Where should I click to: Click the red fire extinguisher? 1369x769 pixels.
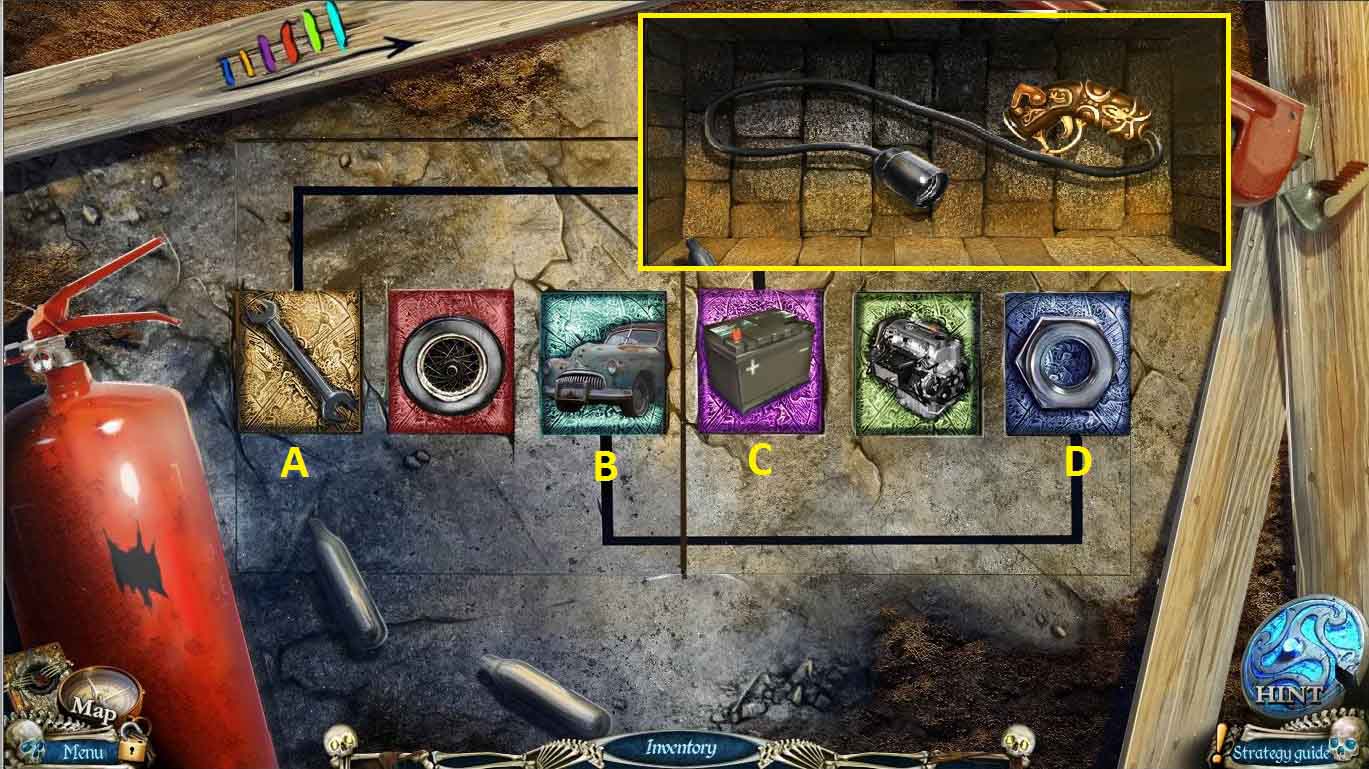[x=120, y=500]
